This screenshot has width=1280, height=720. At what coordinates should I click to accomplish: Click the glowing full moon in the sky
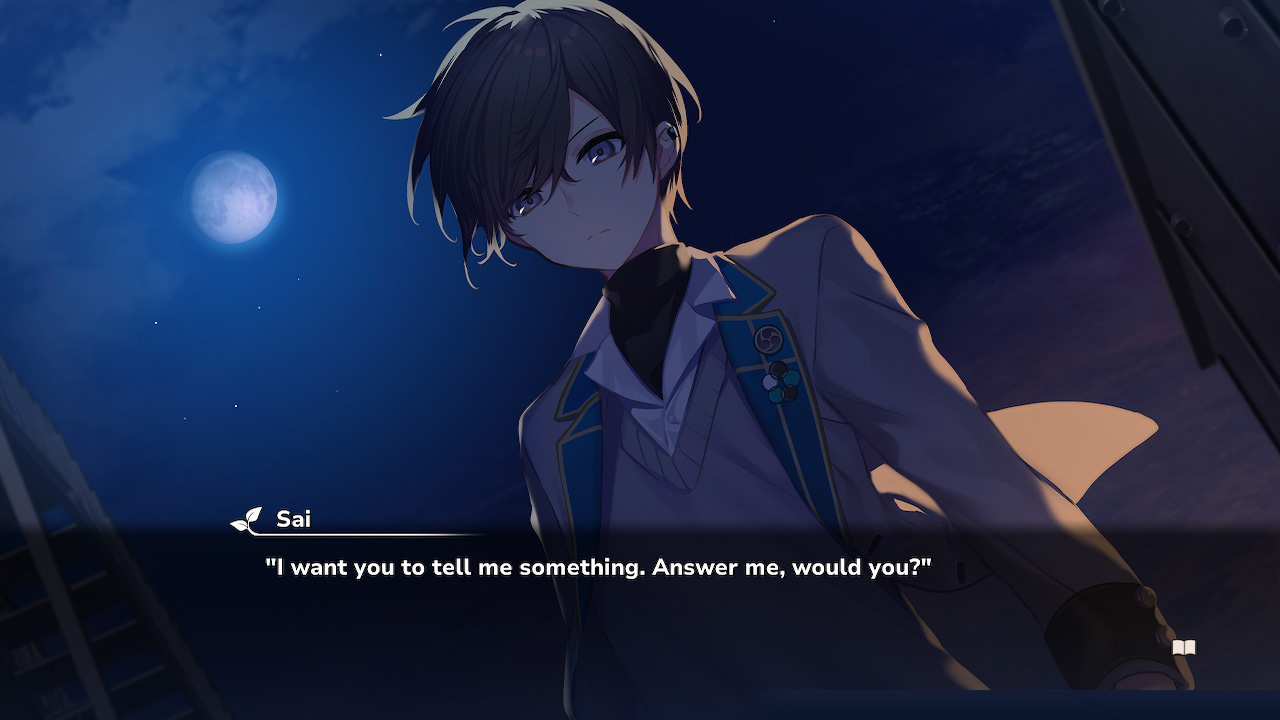232,197
